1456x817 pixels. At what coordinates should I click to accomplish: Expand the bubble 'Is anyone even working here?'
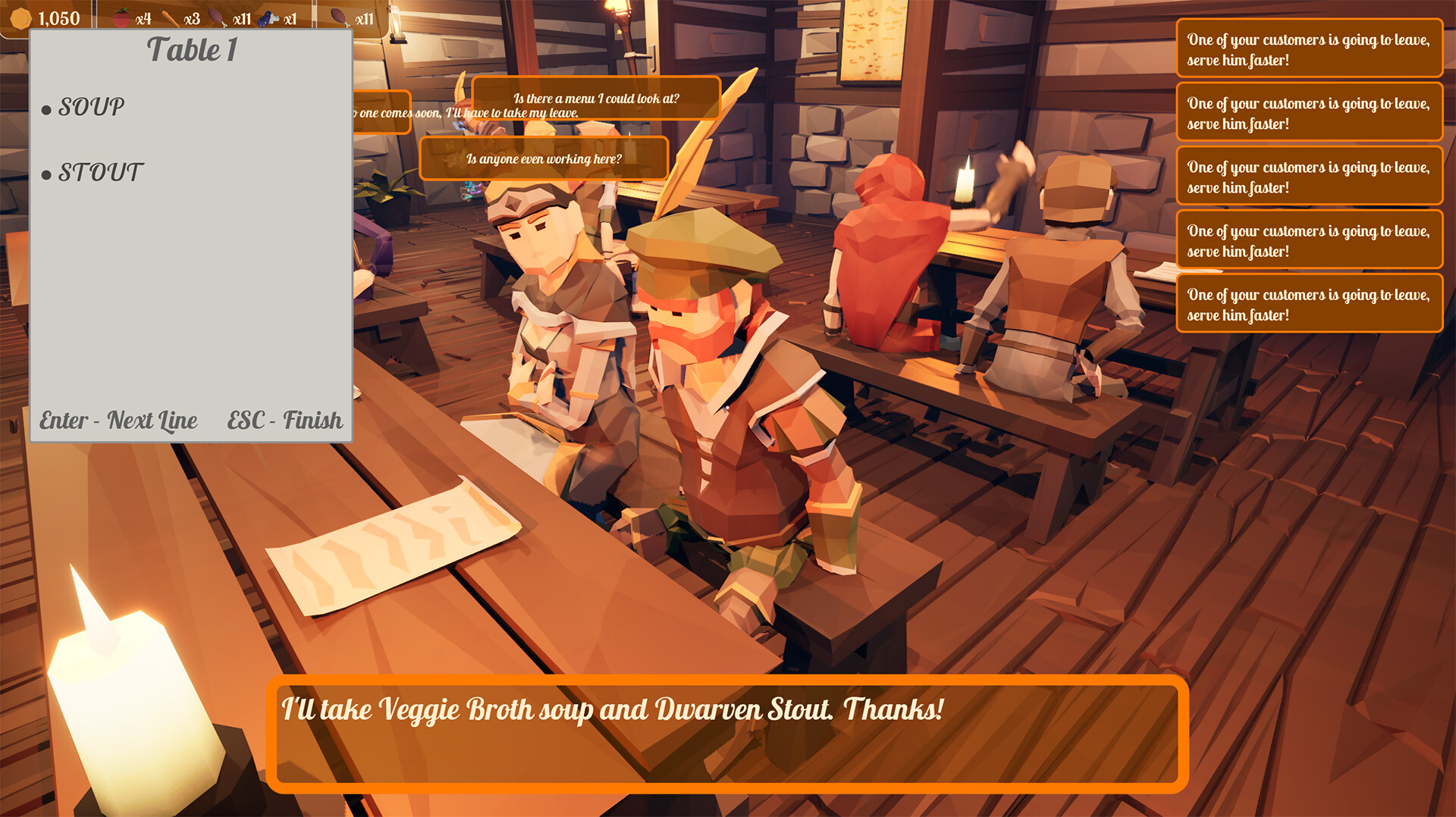coord(544,159)
